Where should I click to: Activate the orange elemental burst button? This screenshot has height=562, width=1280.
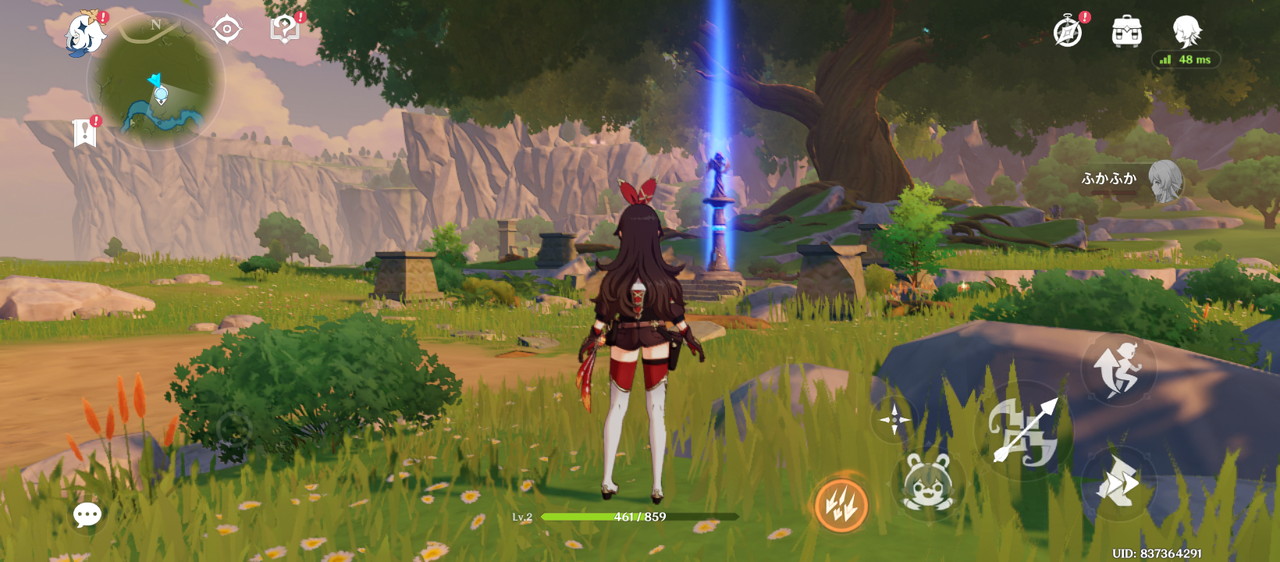[x=840, y=503]
